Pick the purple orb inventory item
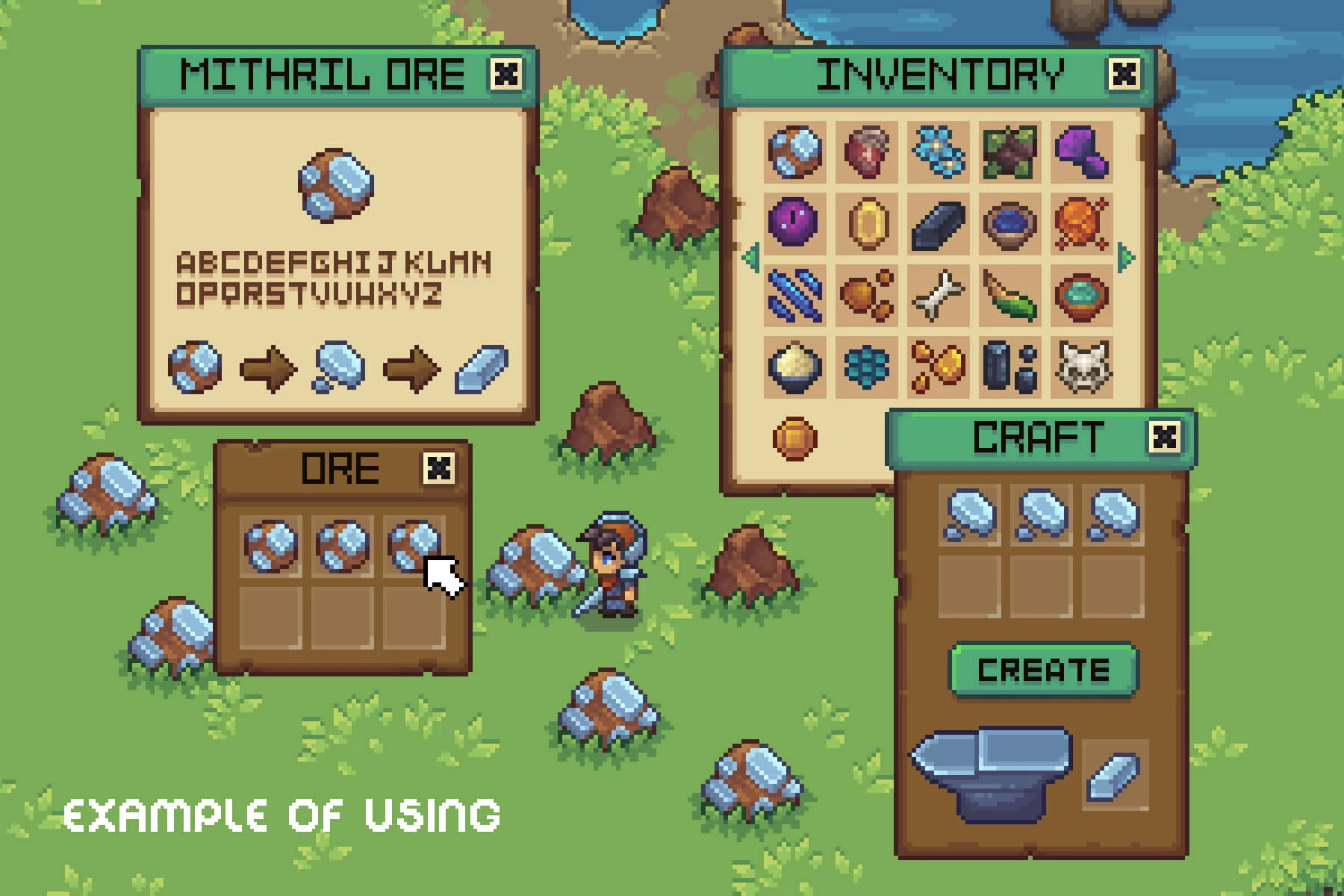 point(794,223)
